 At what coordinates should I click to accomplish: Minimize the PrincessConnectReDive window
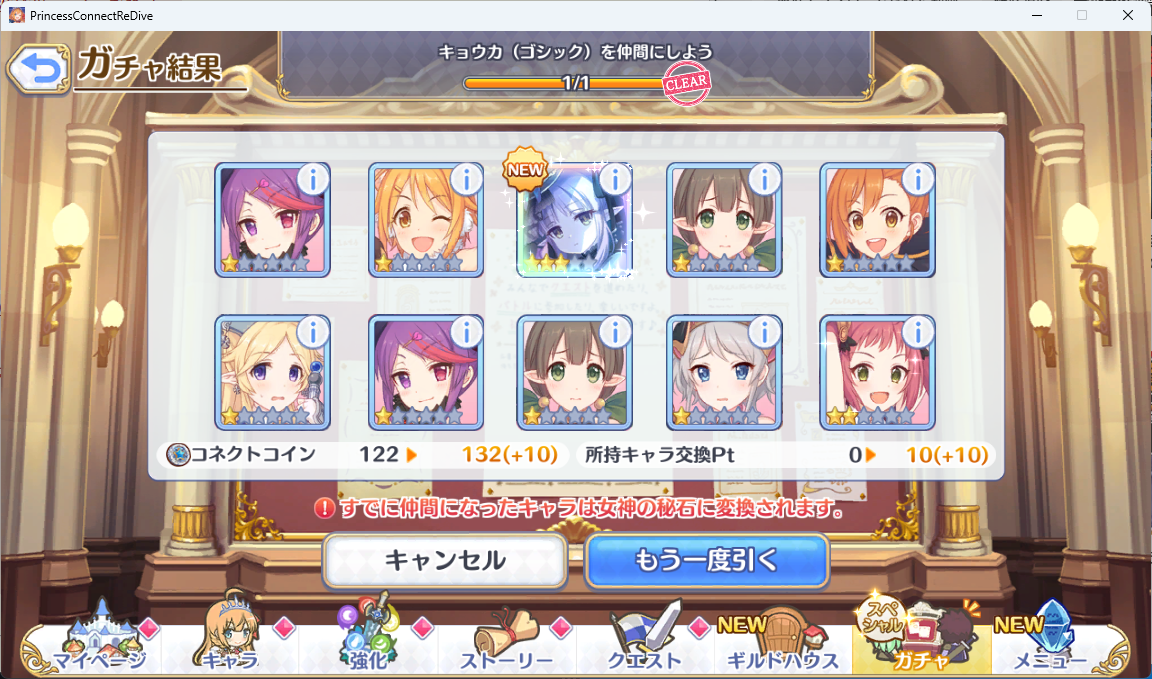tap(1036, 15)
